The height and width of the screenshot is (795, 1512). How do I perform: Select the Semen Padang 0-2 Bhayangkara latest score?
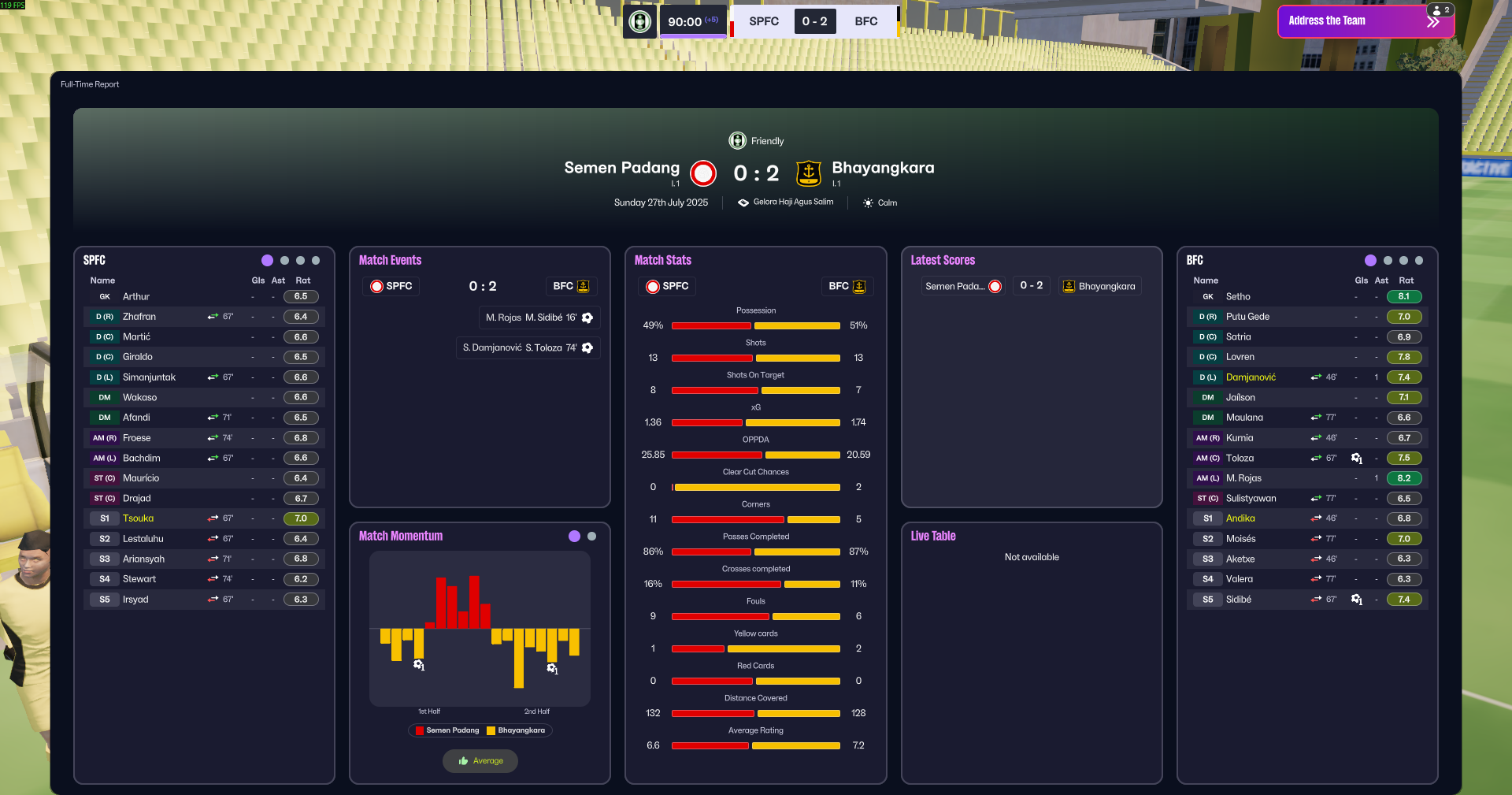1031,286
